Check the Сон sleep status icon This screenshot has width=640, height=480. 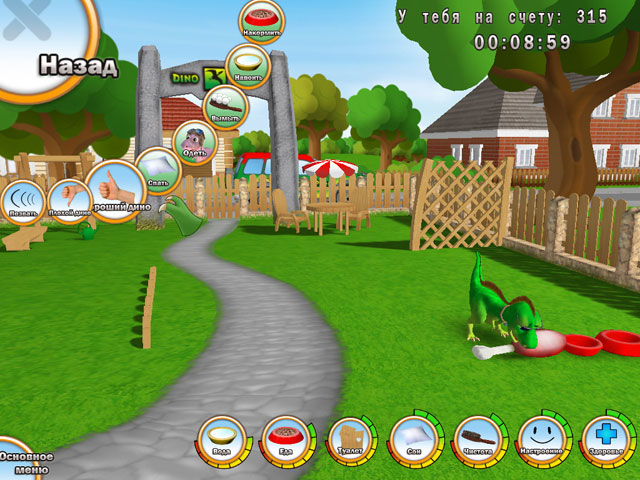[414, 440]
